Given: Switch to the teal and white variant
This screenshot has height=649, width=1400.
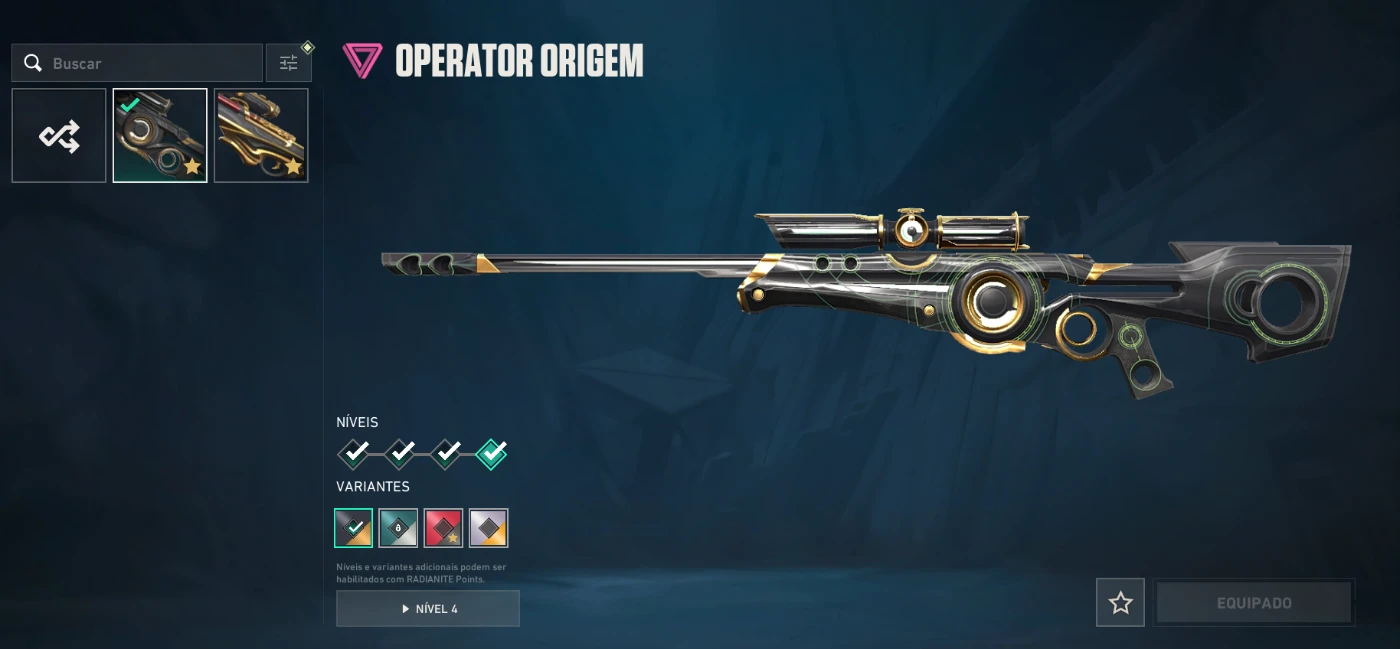Looking at the screenshot, I should [x=398, y=528].
